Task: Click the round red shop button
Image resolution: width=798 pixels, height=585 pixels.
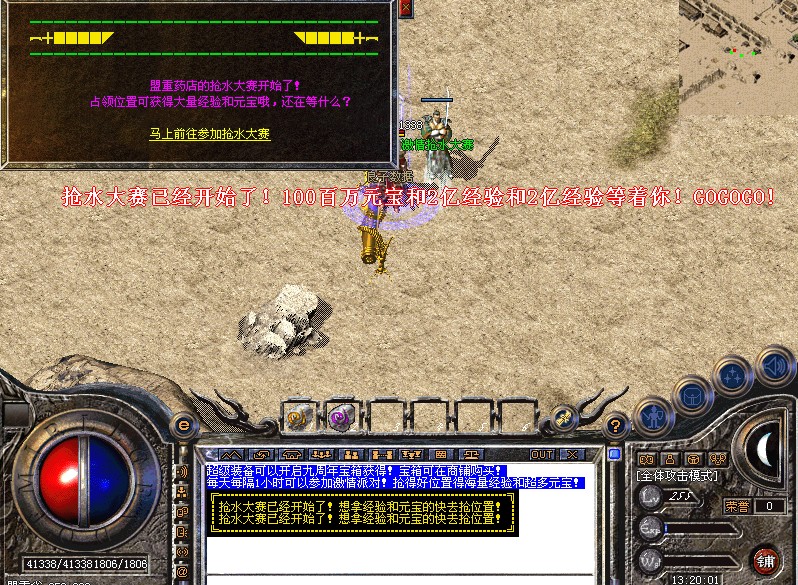Action: [x=767, y=560]
